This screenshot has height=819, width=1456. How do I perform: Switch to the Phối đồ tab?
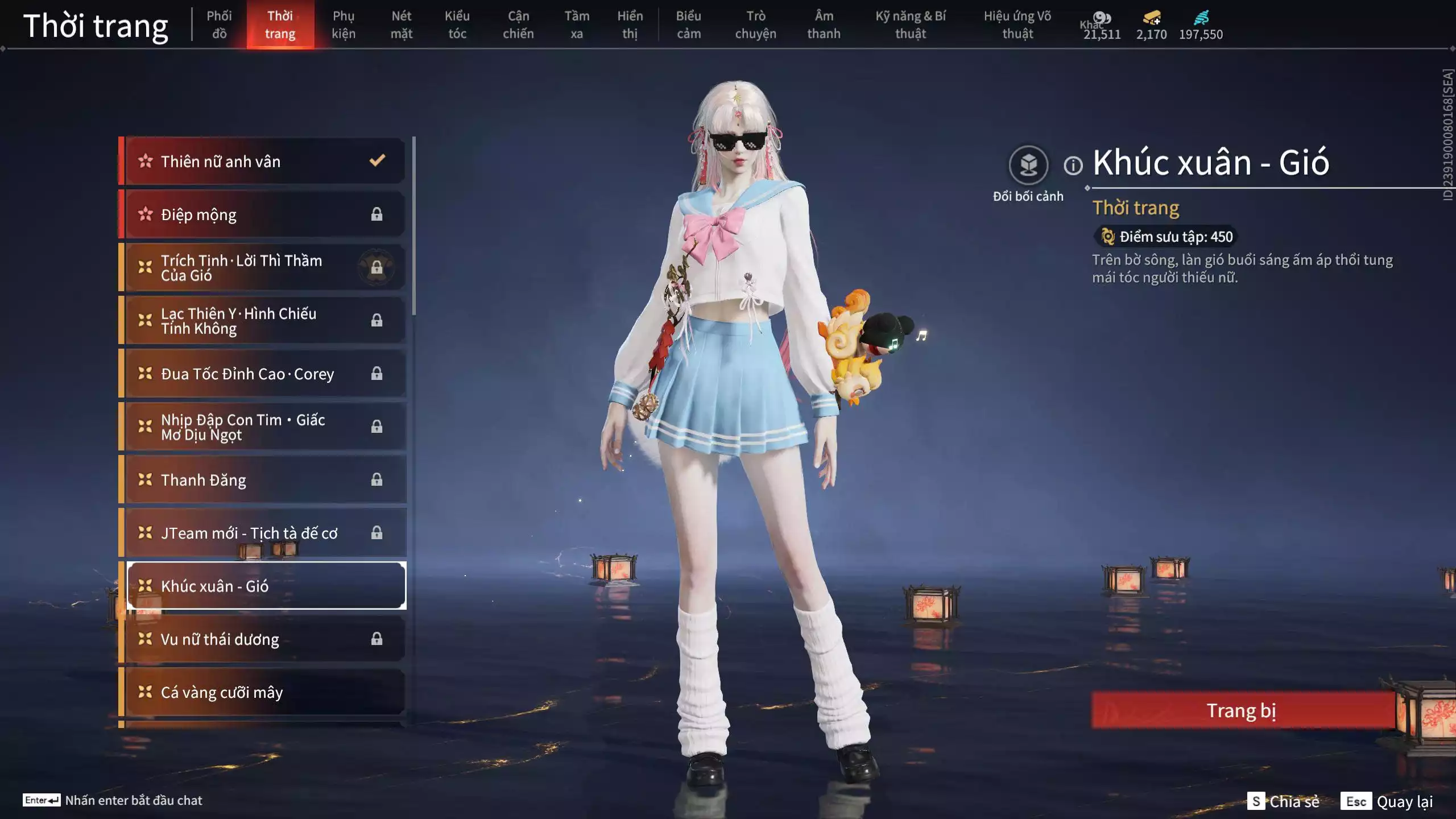(219, 25)
